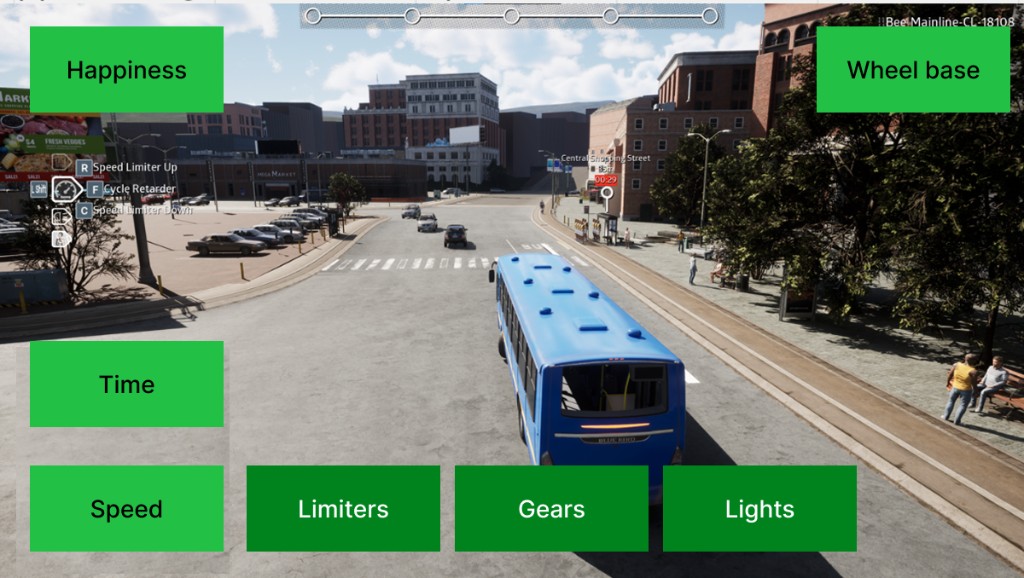Open the Limiters controls
This screenshot has height=578, width=1024.
(x=343, y=508)
